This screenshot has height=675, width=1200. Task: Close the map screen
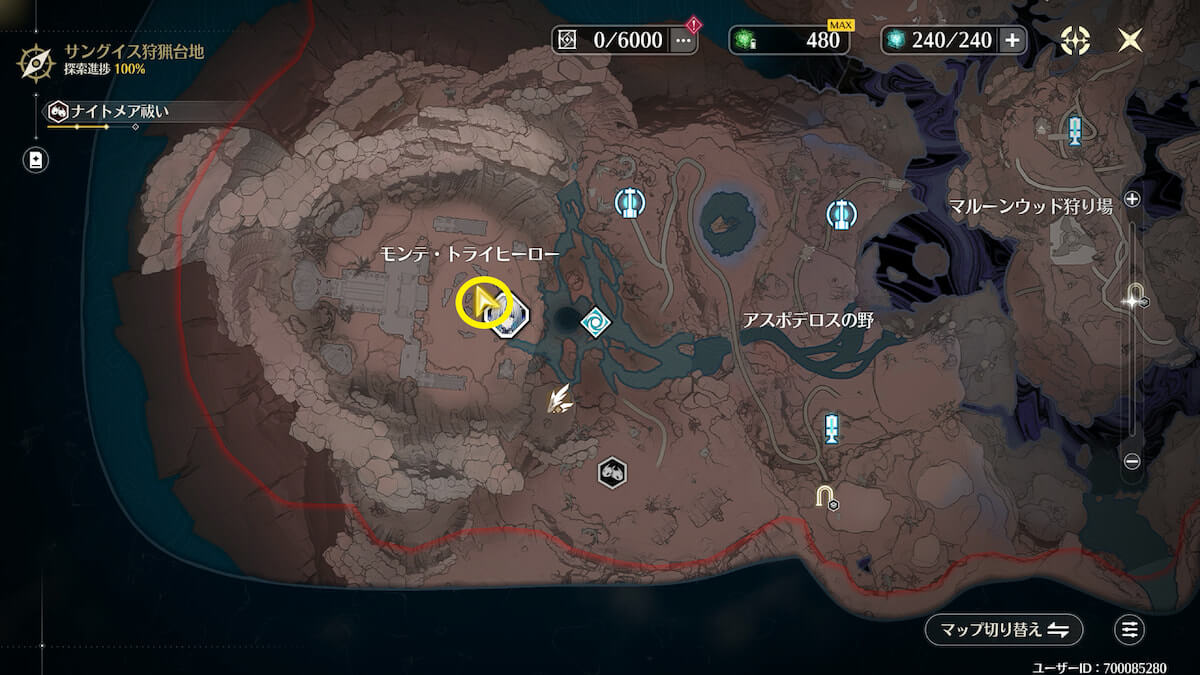pos(1131,40)
